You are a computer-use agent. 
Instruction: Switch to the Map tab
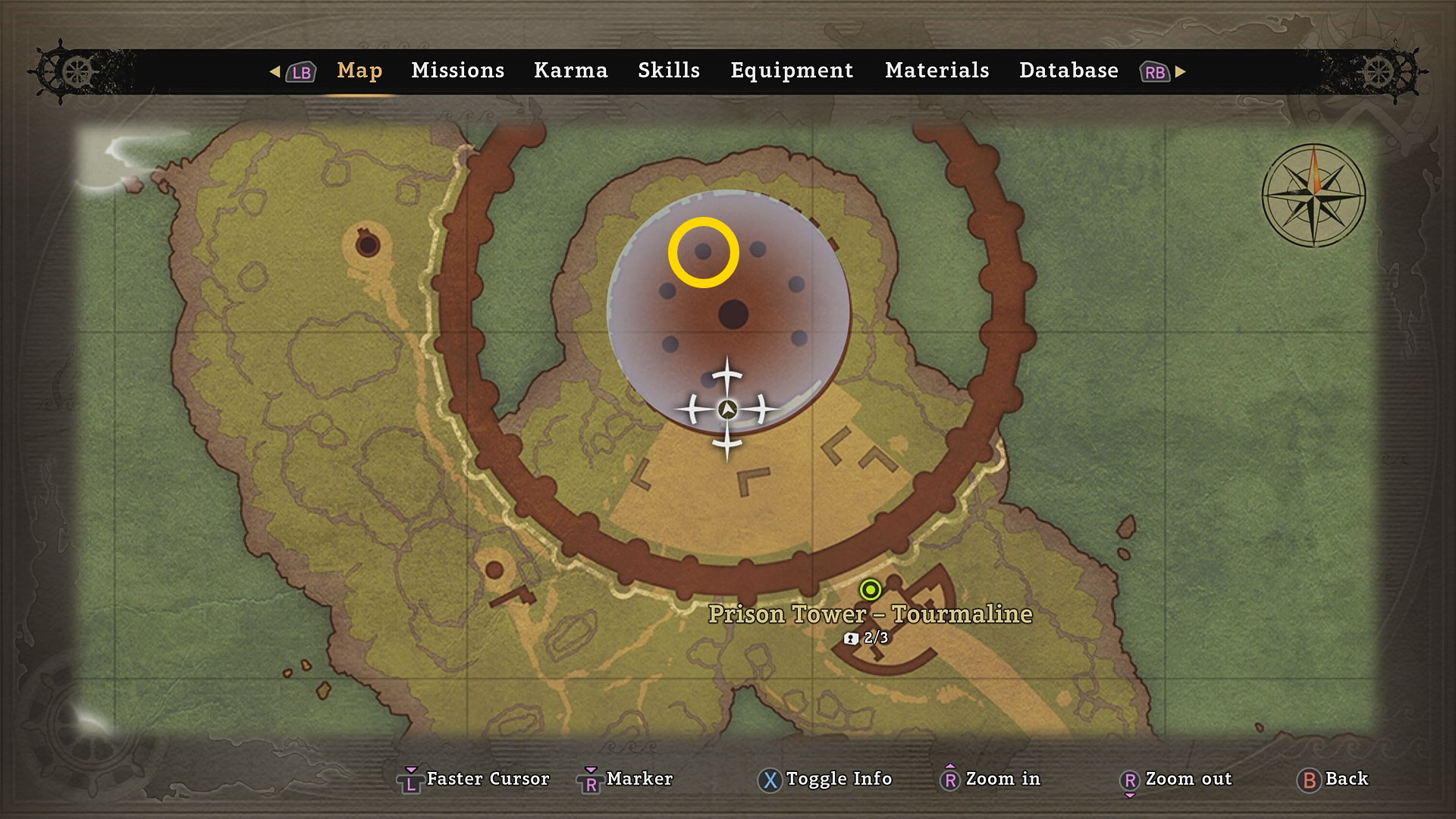[359, 71]
